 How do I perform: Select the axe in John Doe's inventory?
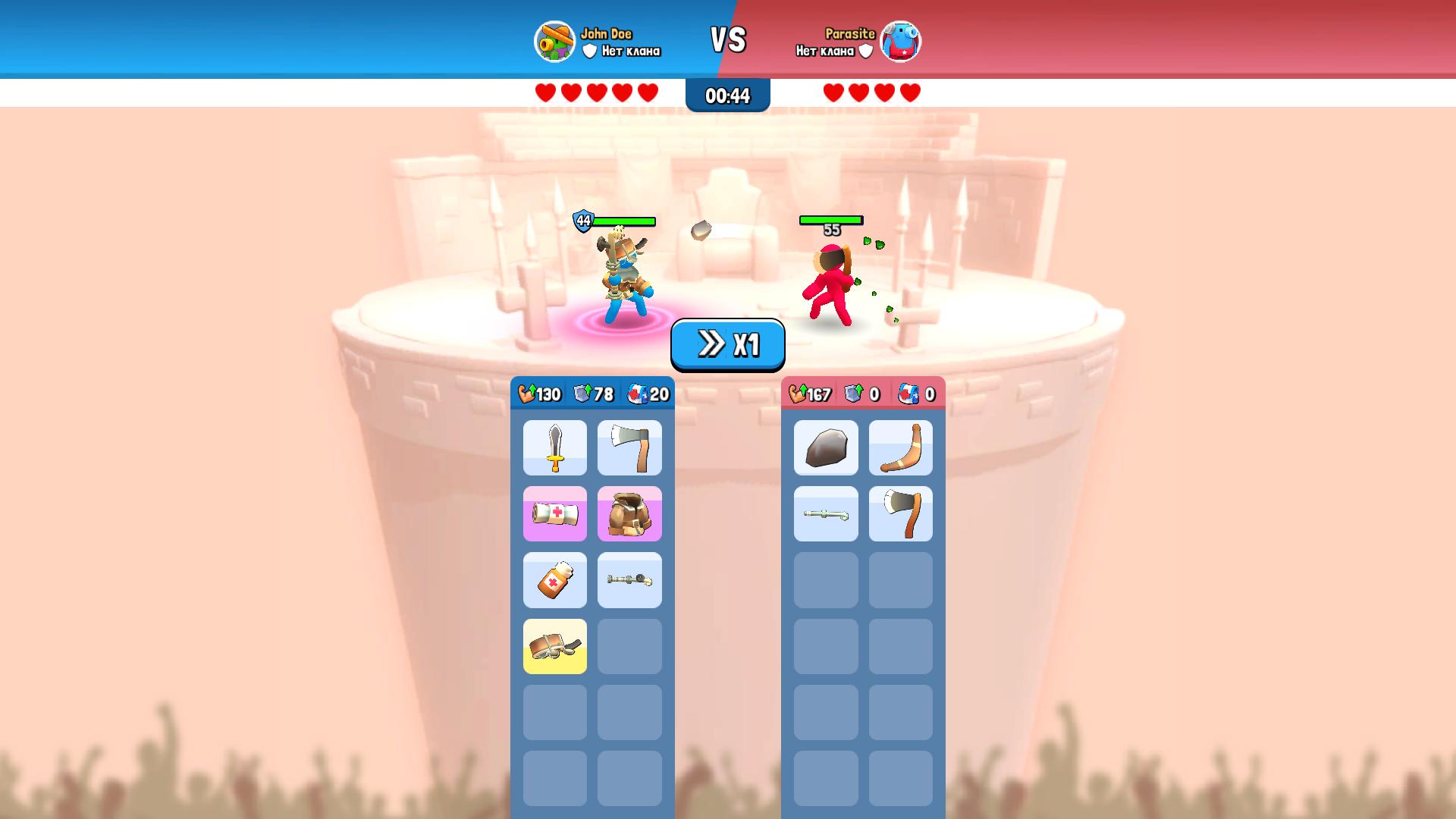point(629,447)
